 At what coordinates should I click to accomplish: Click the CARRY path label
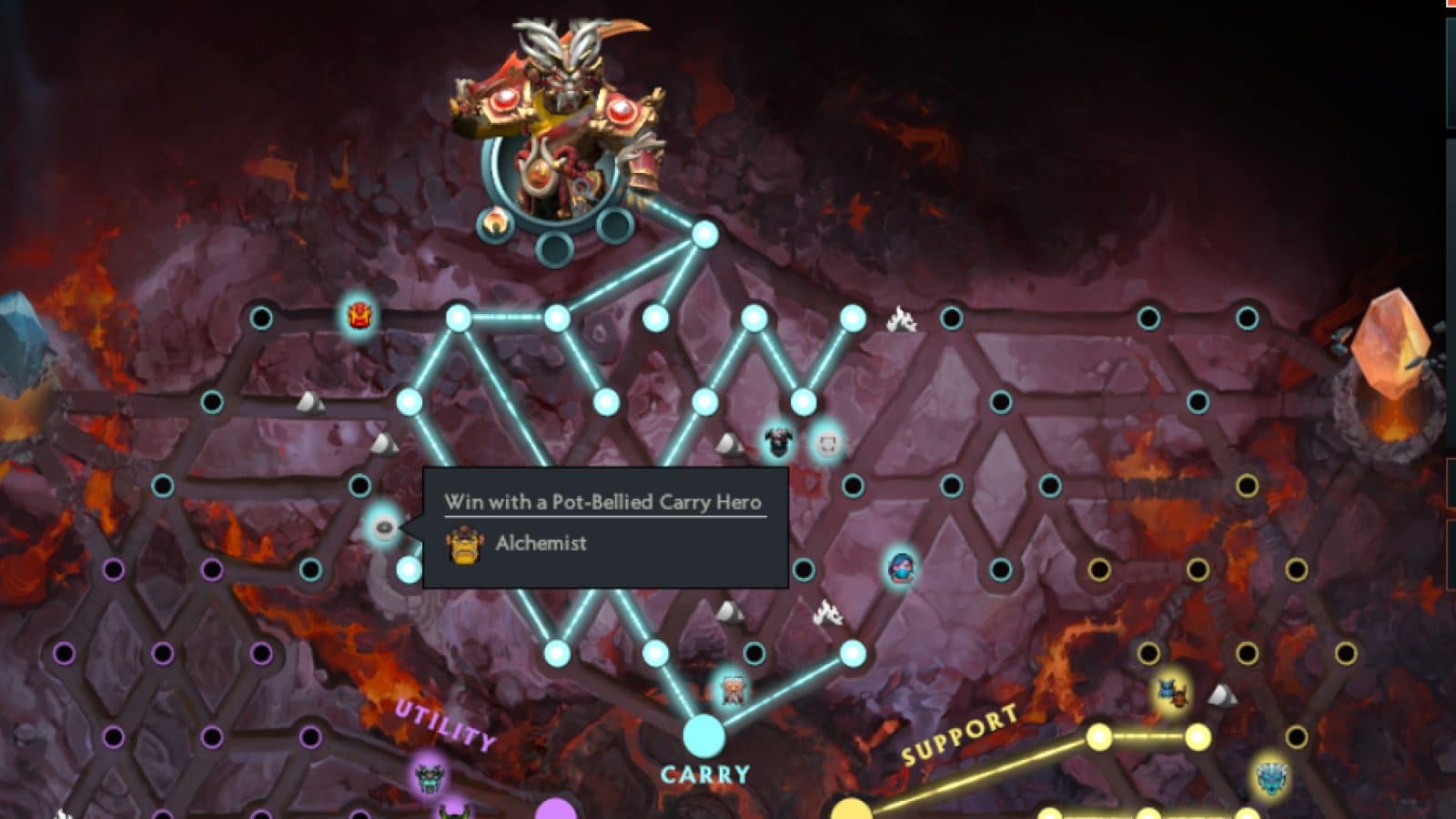point(707,775)
